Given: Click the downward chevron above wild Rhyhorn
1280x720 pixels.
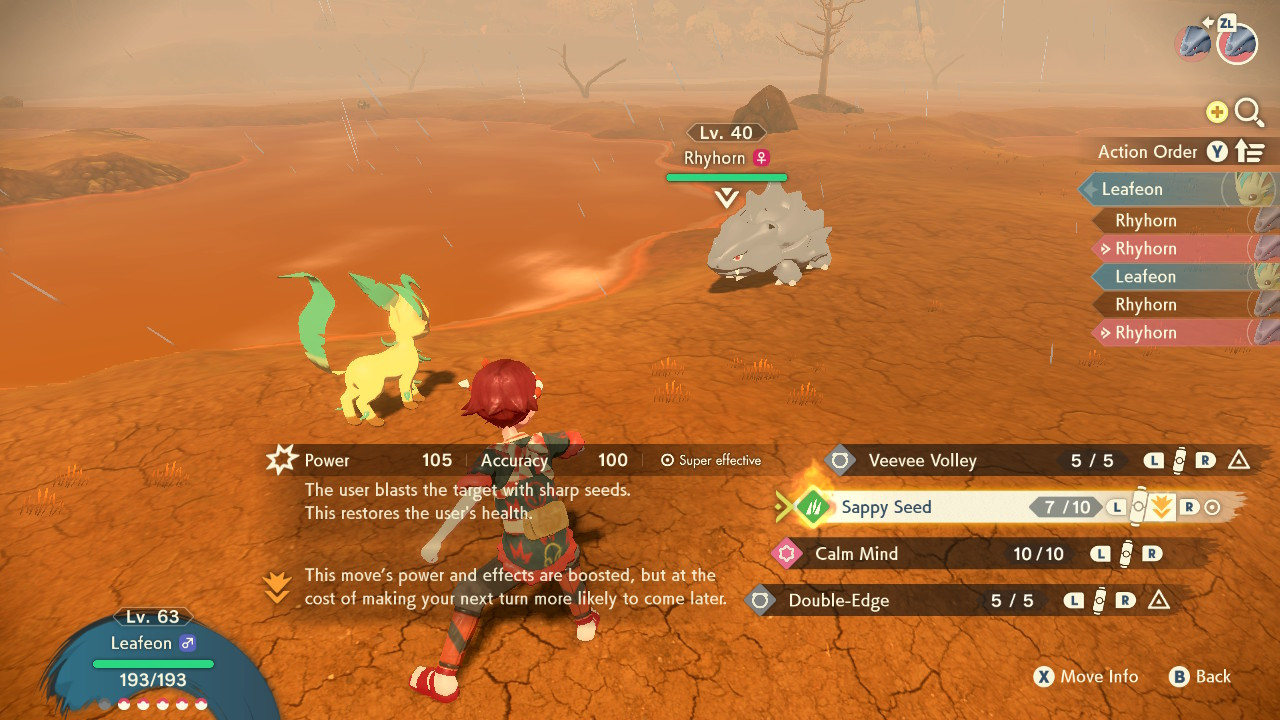Looking at the screenshot, I should [x=726, y=197].
